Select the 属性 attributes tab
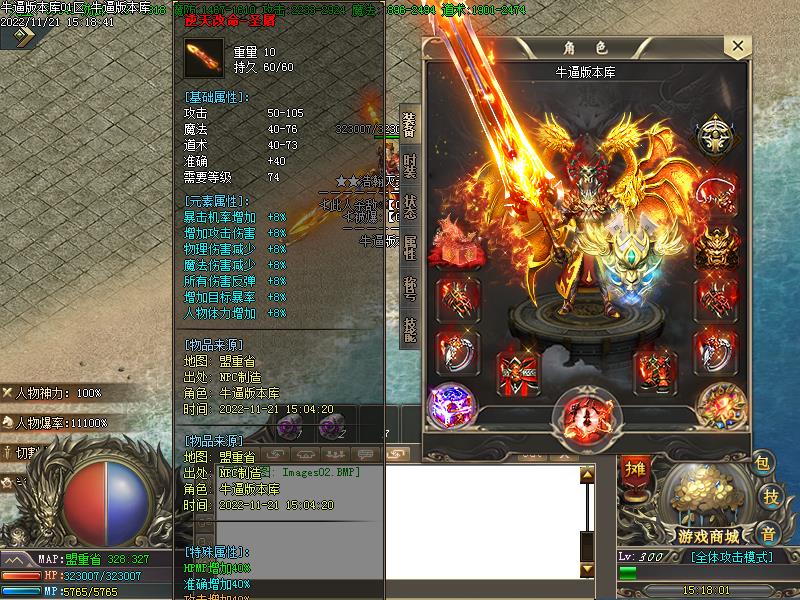 (x=409, y=246)
